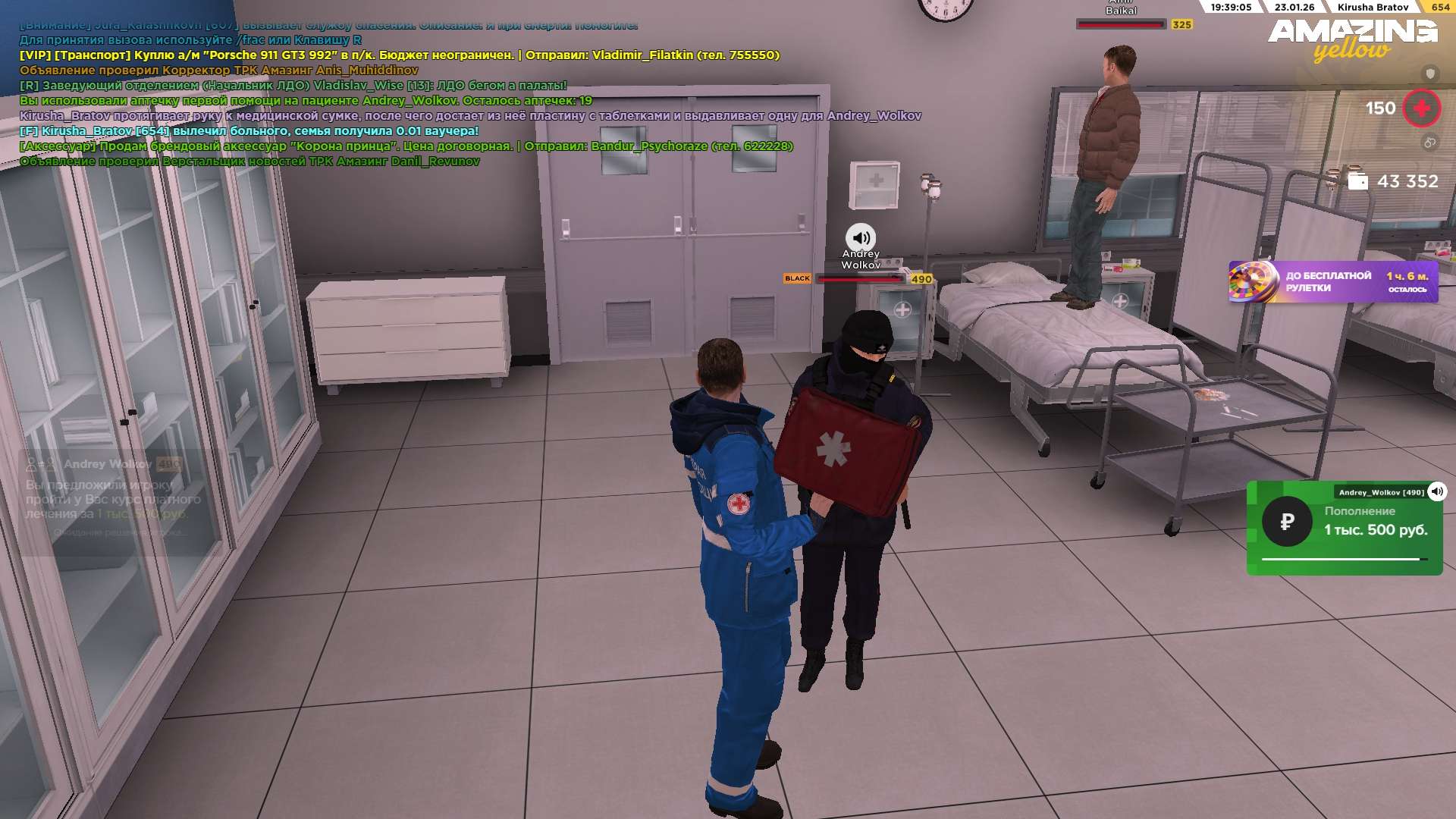Click the red health cross icon
The width and height of the screenshot is (1456, 819).
[x=1422, y=108]
